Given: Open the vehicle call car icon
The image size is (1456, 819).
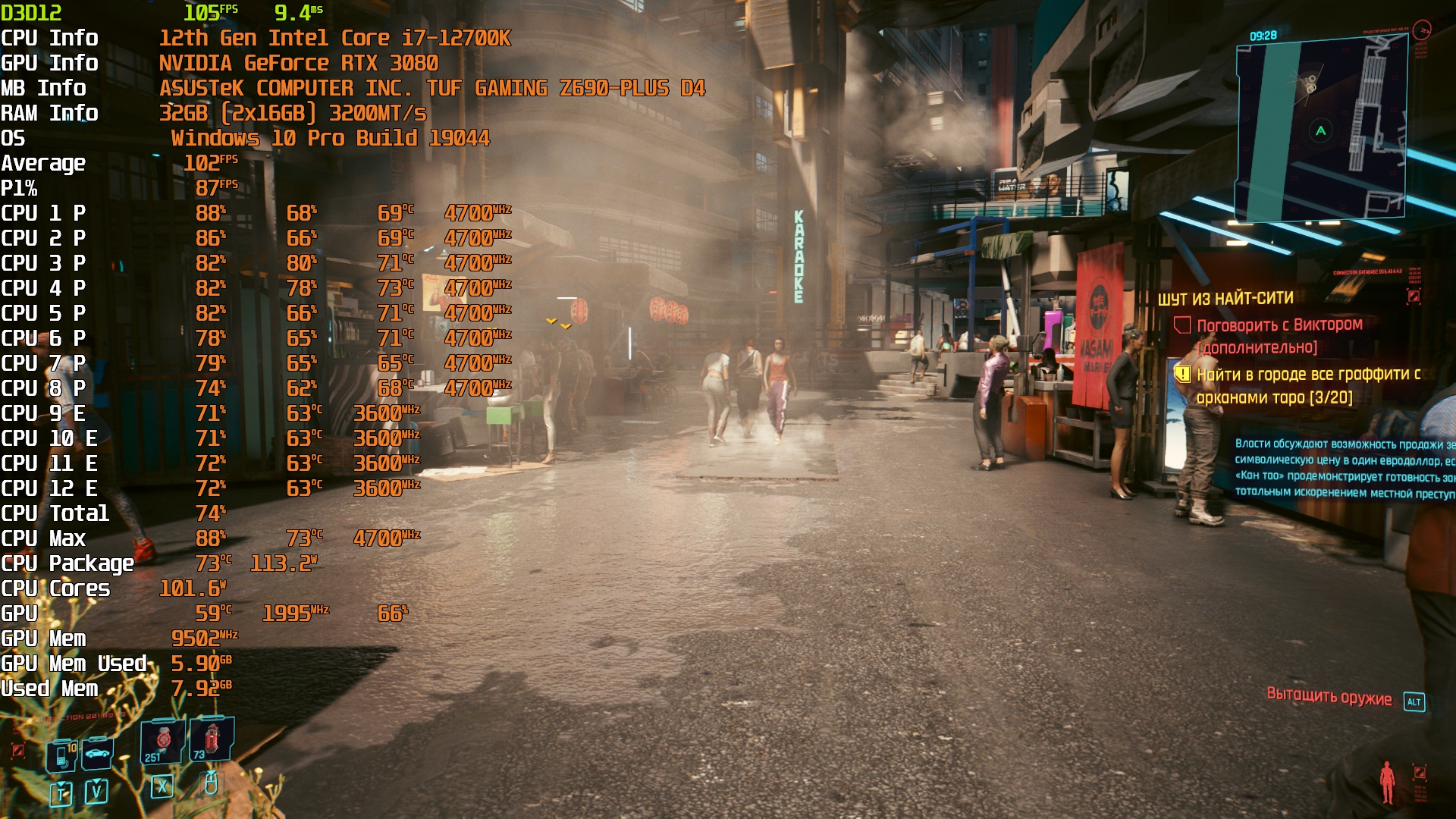Looking at the screenshot, I should 97,753.
